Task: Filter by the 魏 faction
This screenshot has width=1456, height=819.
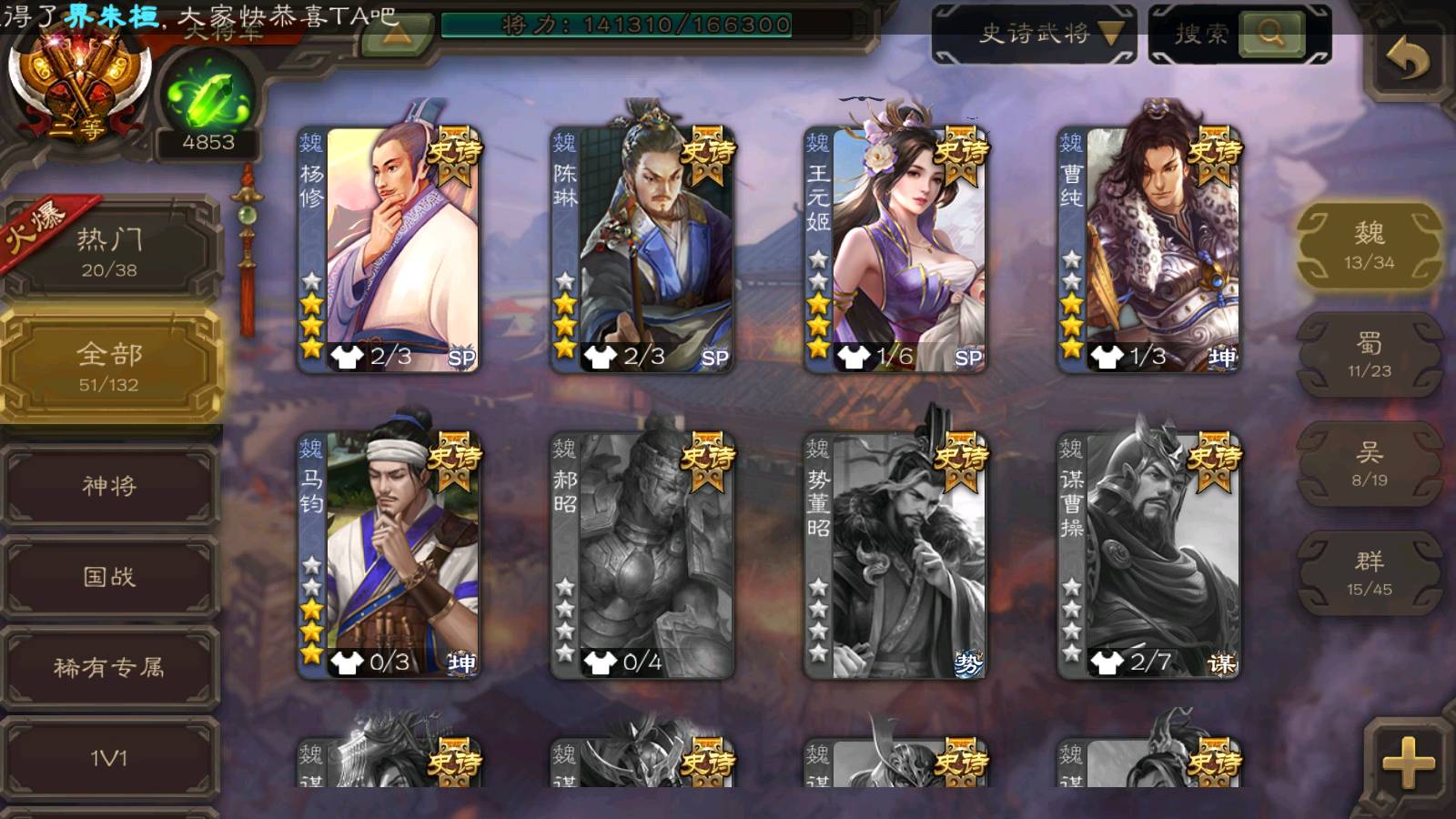Action: (x=1369, y=246)
